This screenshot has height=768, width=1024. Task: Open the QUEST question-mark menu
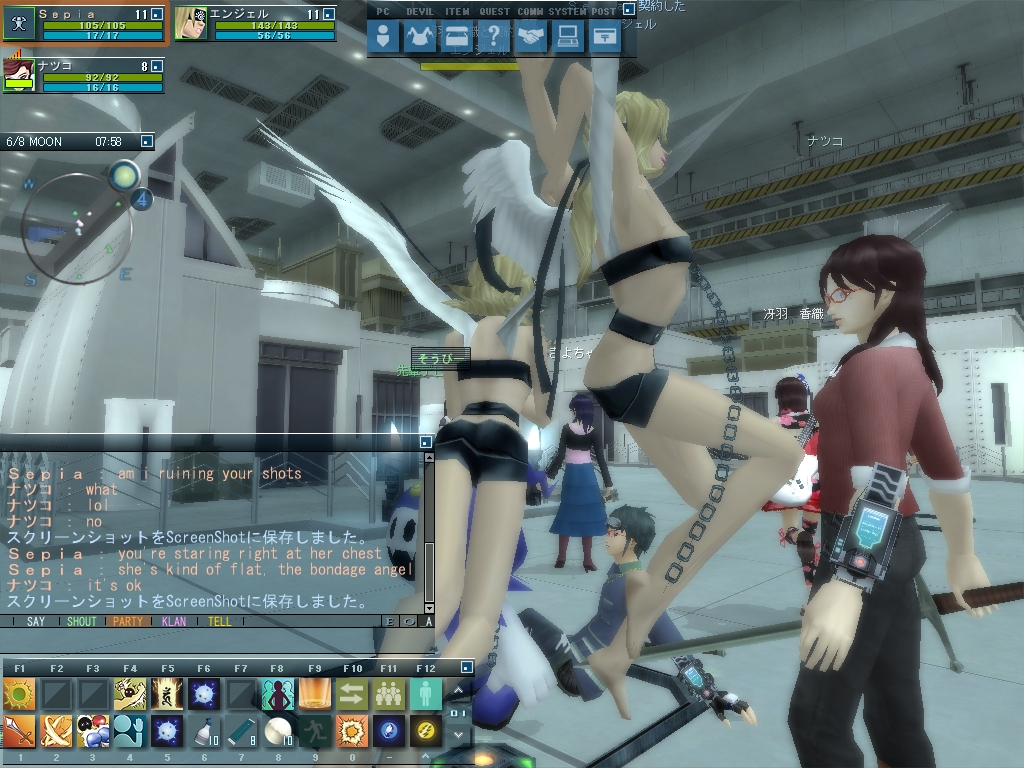pyautogui.click(x=494, y=37)
